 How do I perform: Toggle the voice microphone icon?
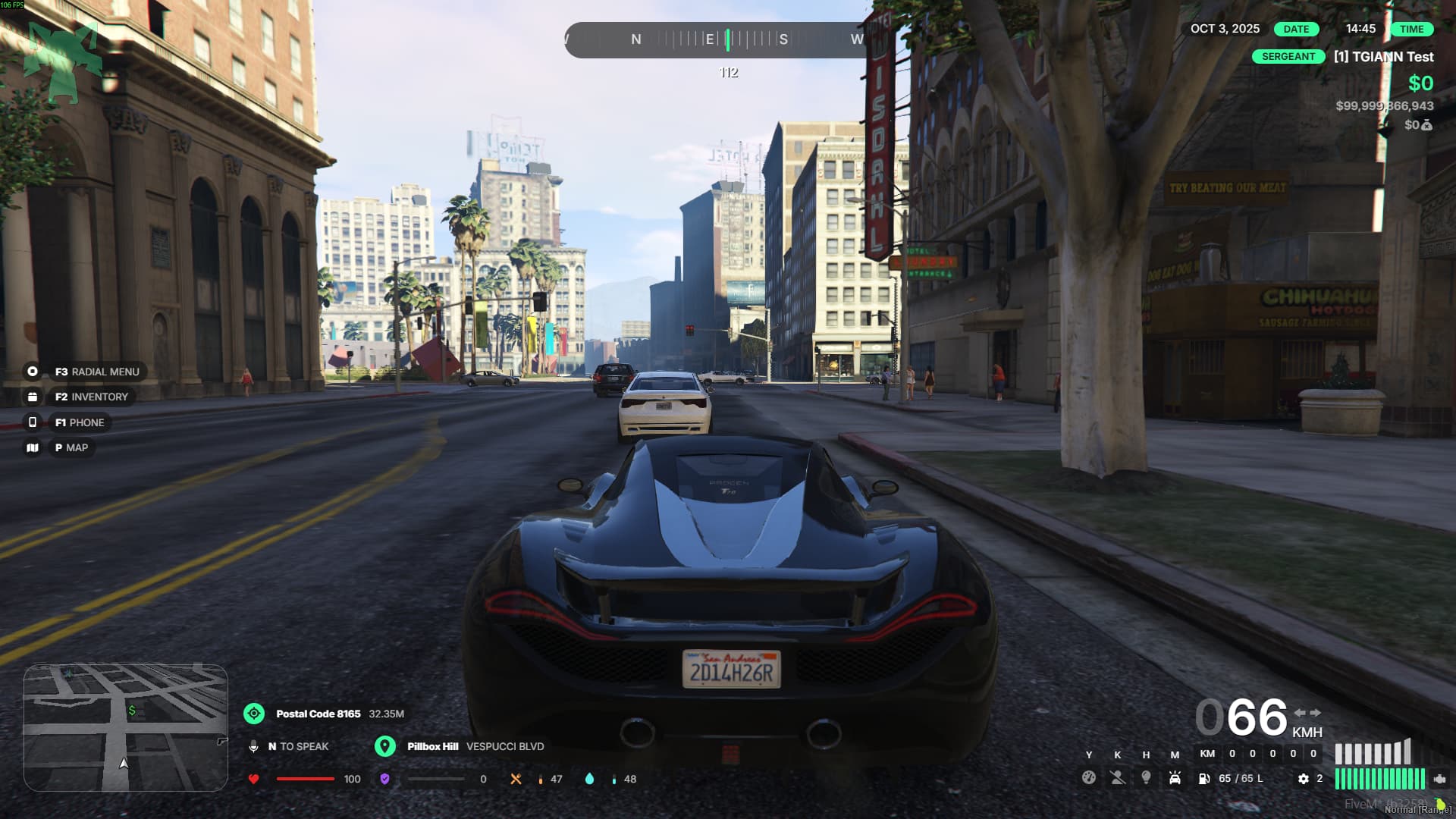coord(253,747)
